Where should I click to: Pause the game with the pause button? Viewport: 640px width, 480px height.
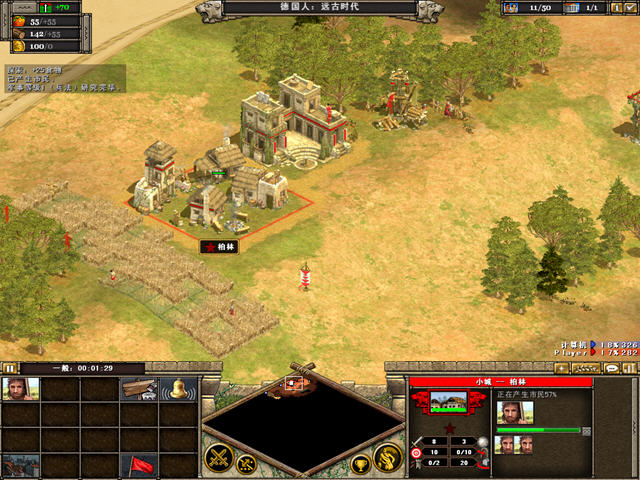click(x=9, y=368)
